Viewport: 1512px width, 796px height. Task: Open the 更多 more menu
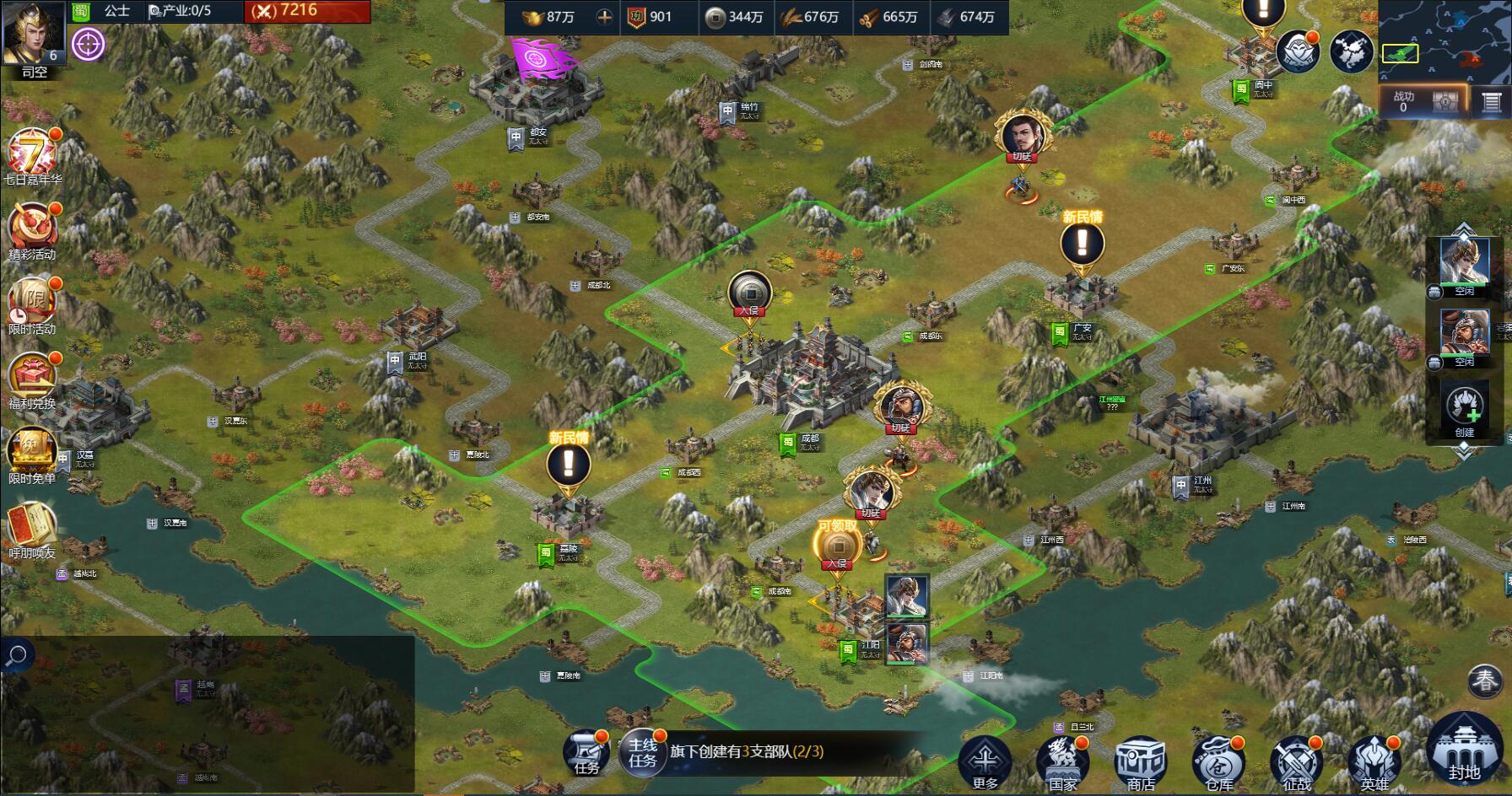pos(985,761)
